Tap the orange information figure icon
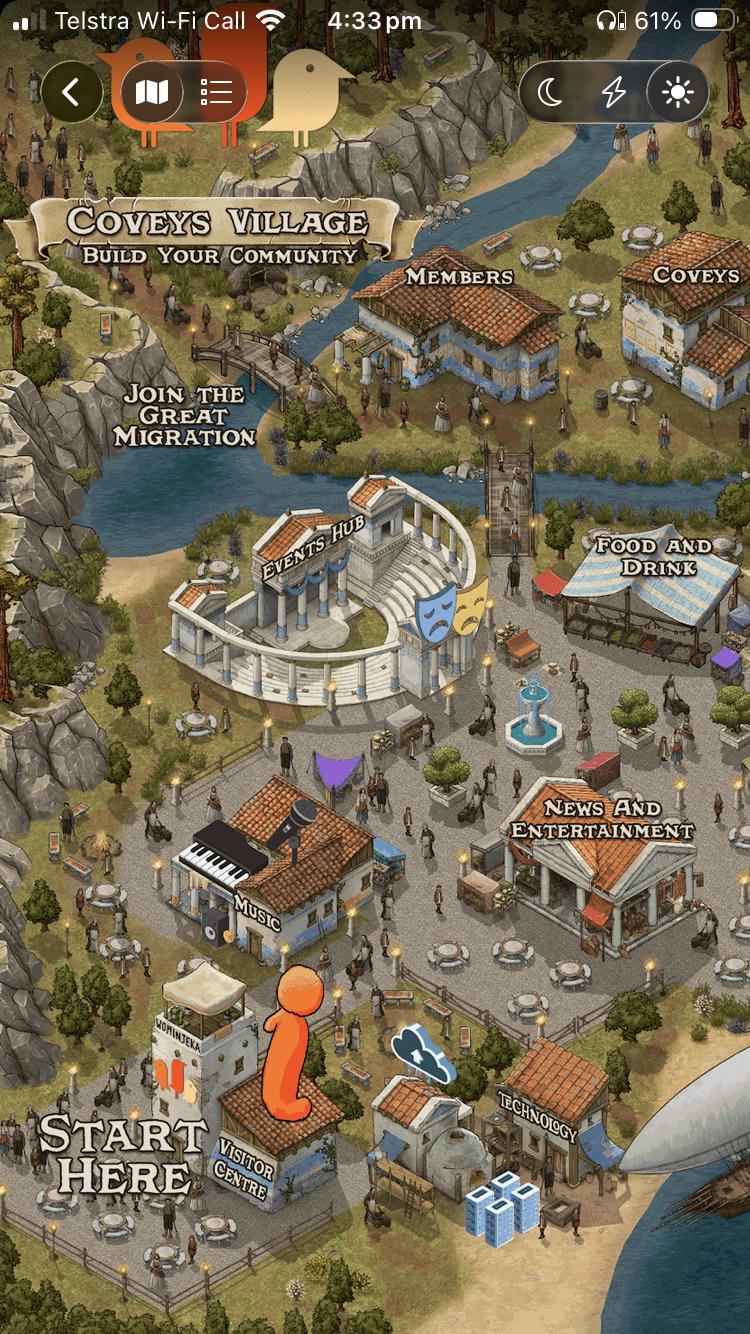Screen dimensions: 750x1334 293,1042
